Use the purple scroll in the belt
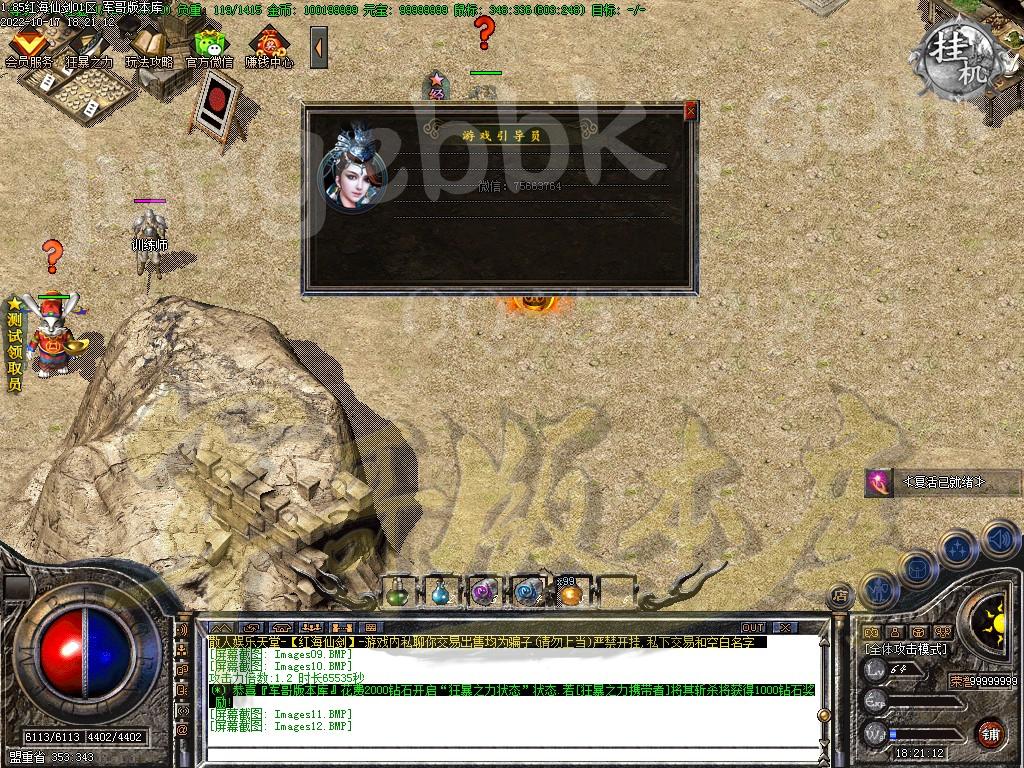The width and height of the screenshot is (1024, 768). click(484, 593)
